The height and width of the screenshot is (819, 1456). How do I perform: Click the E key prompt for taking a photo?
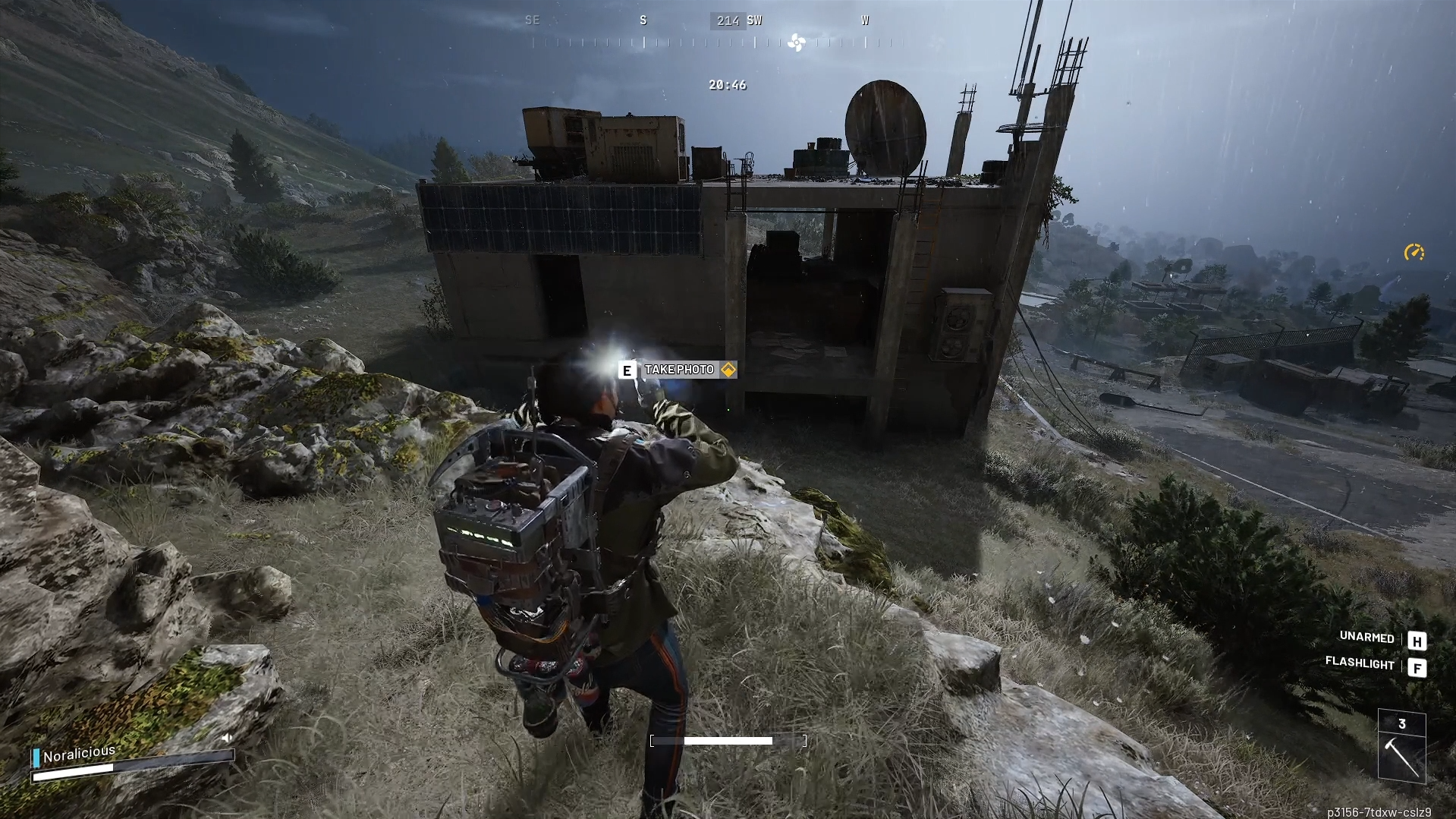pyautogui.click(x=626, y=370)
